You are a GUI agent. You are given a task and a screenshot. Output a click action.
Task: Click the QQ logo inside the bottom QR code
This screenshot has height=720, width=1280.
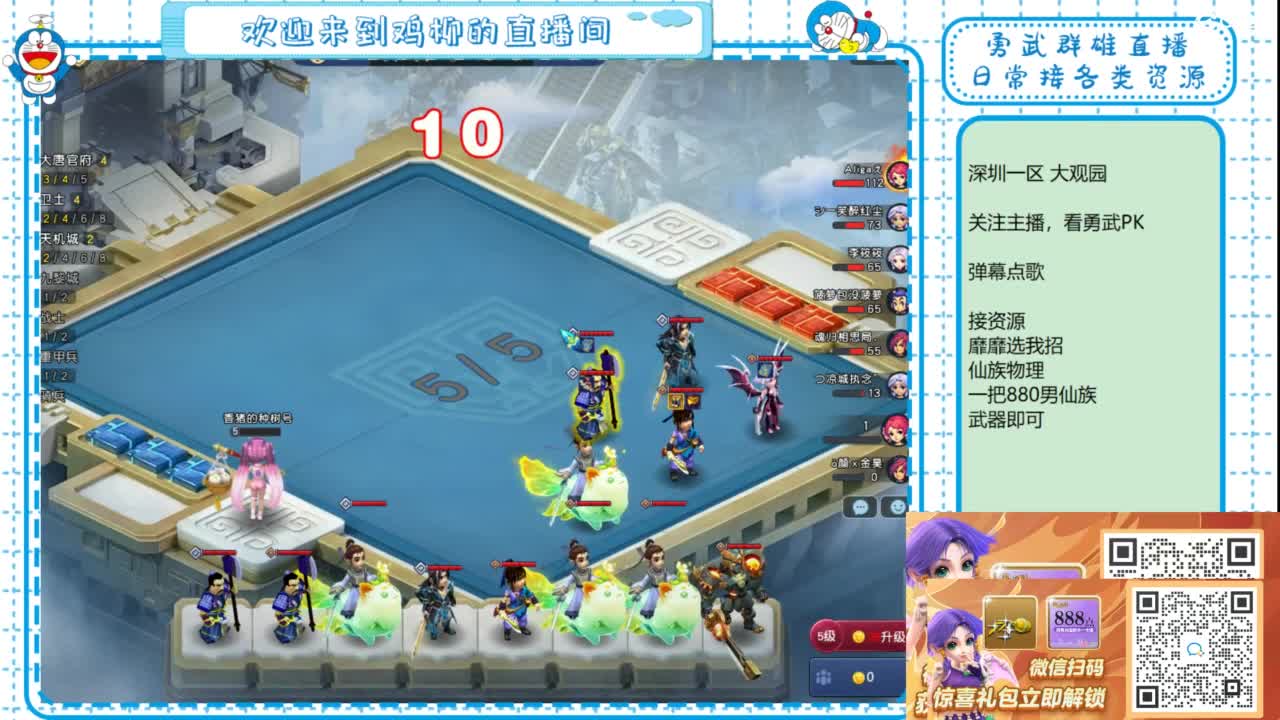pyautogui.click(x=1196, y=650)
